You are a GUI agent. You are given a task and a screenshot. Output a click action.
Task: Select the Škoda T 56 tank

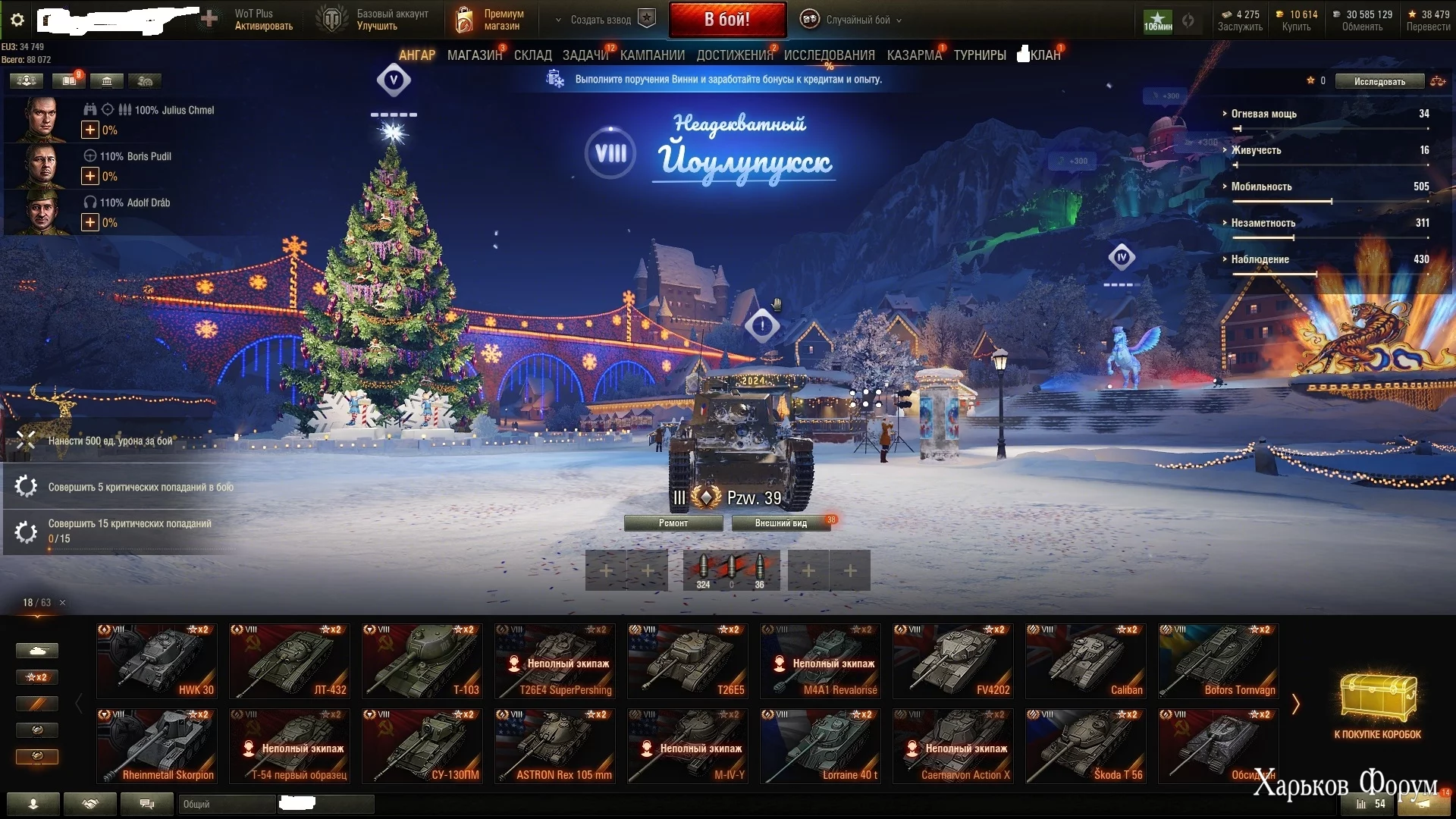[1086, 745]
